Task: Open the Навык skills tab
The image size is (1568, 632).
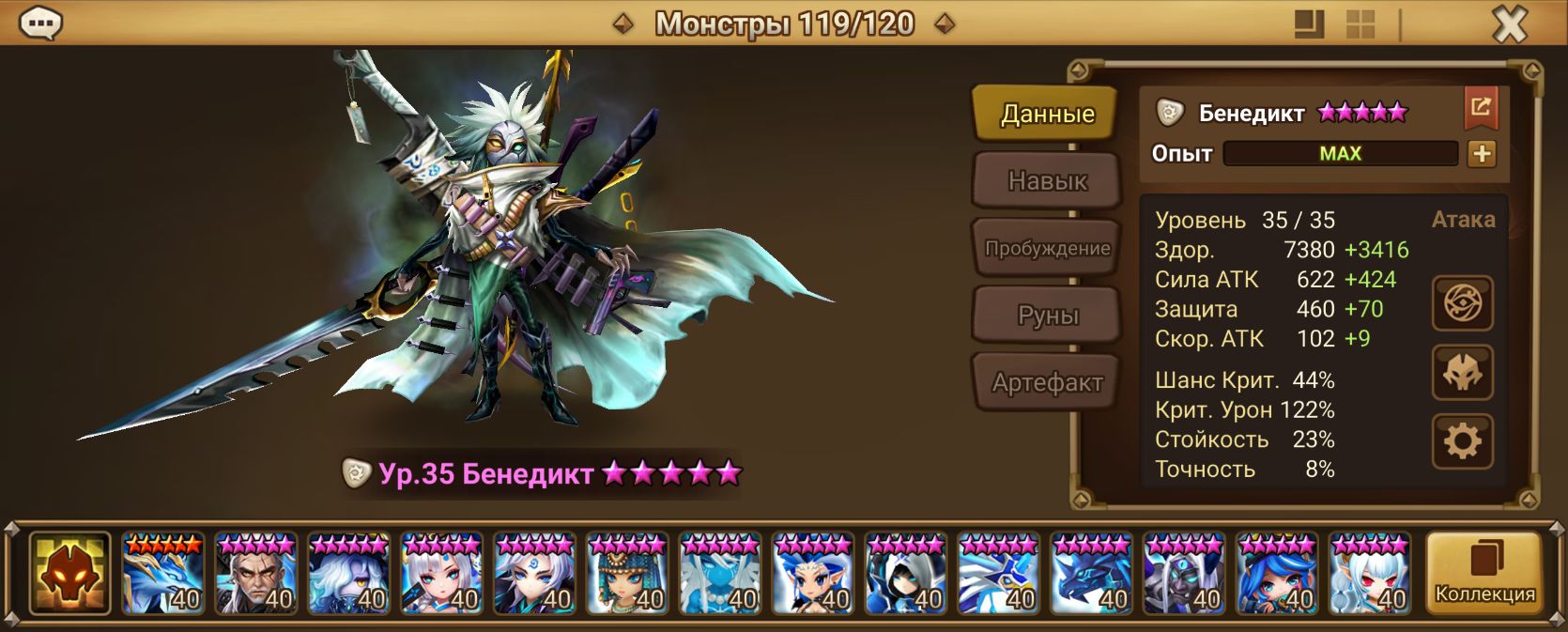Action: [1047, 180]
